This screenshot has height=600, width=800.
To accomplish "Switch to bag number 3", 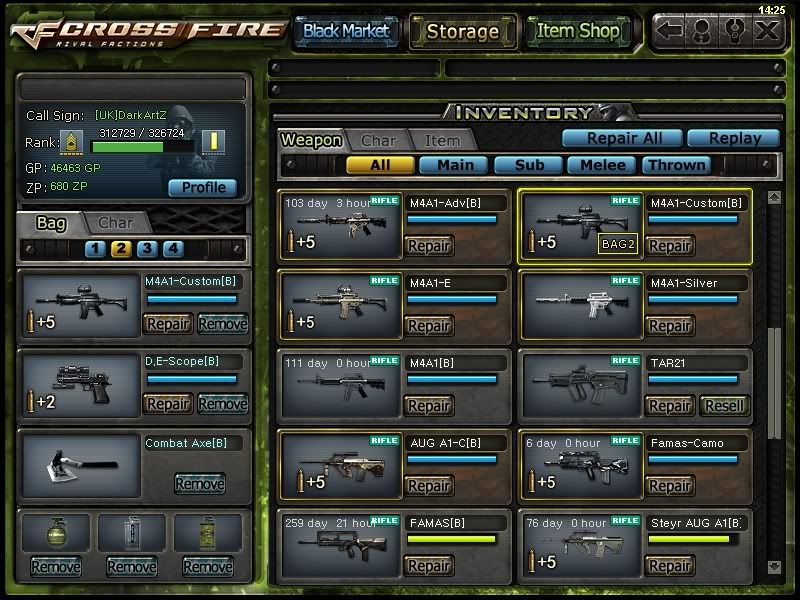I will [147, 249].
